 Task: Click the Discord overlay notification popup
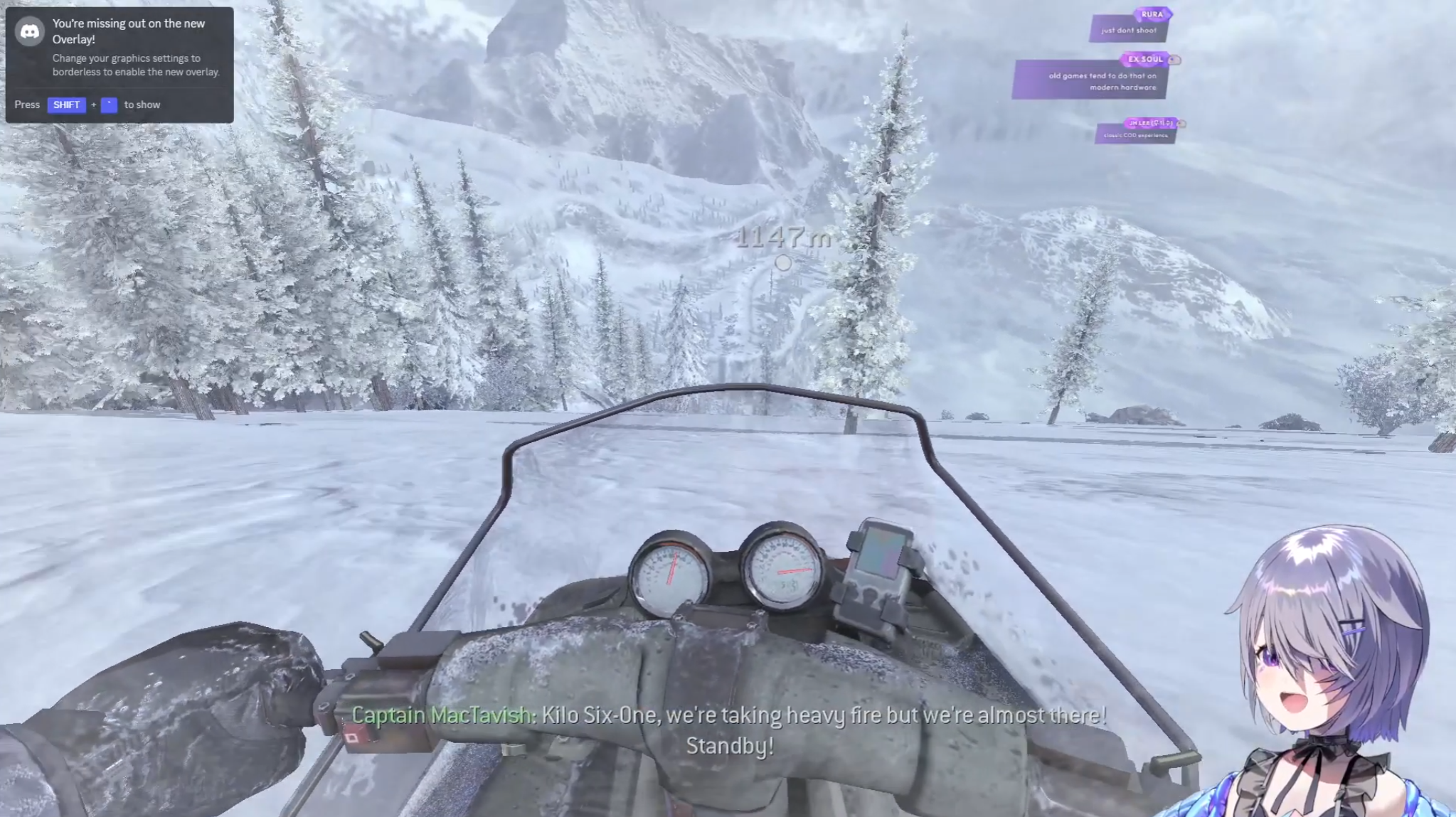119,65
